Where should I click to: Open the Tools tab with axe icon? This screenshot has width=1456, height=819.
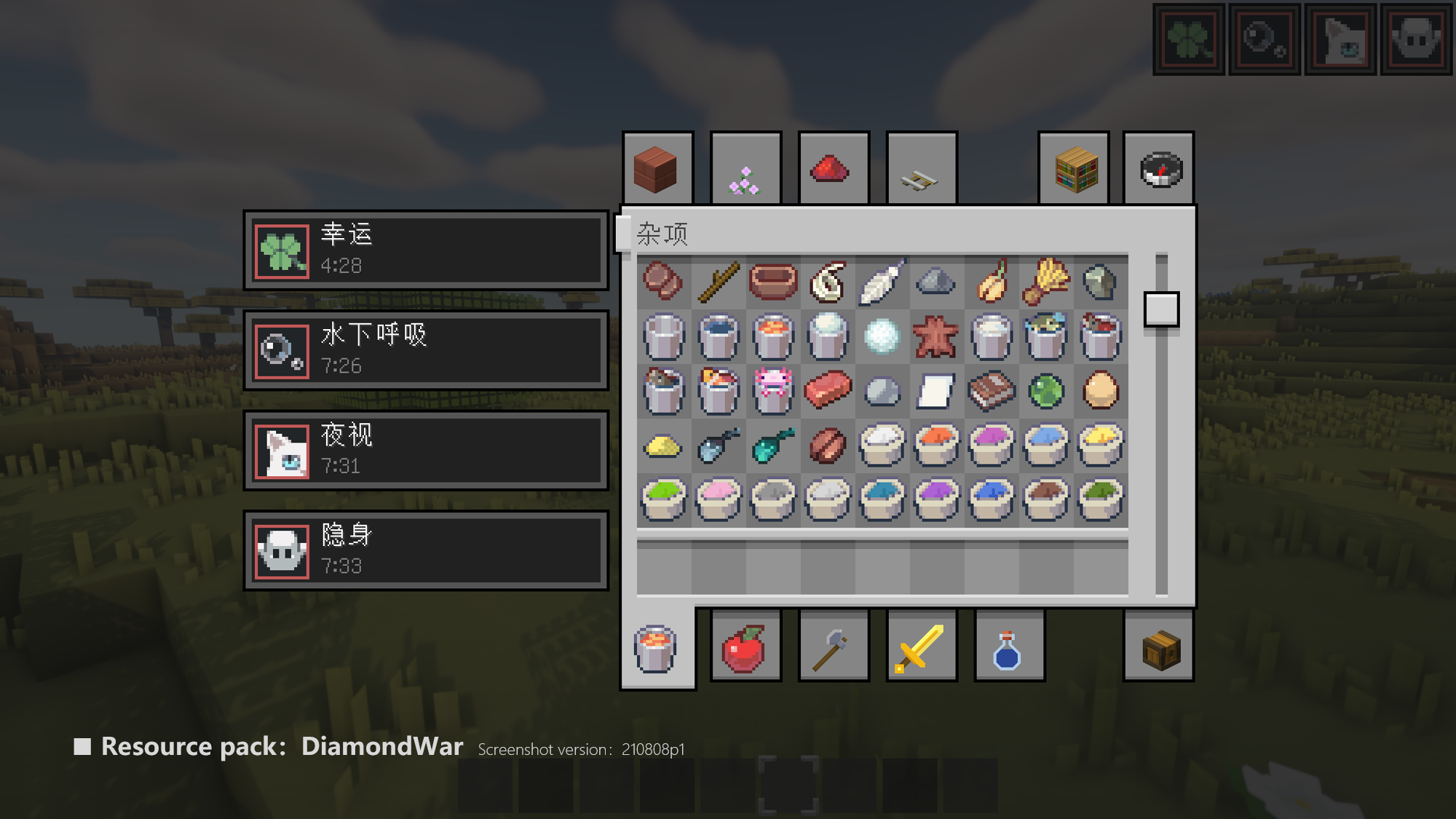[833, 646]
